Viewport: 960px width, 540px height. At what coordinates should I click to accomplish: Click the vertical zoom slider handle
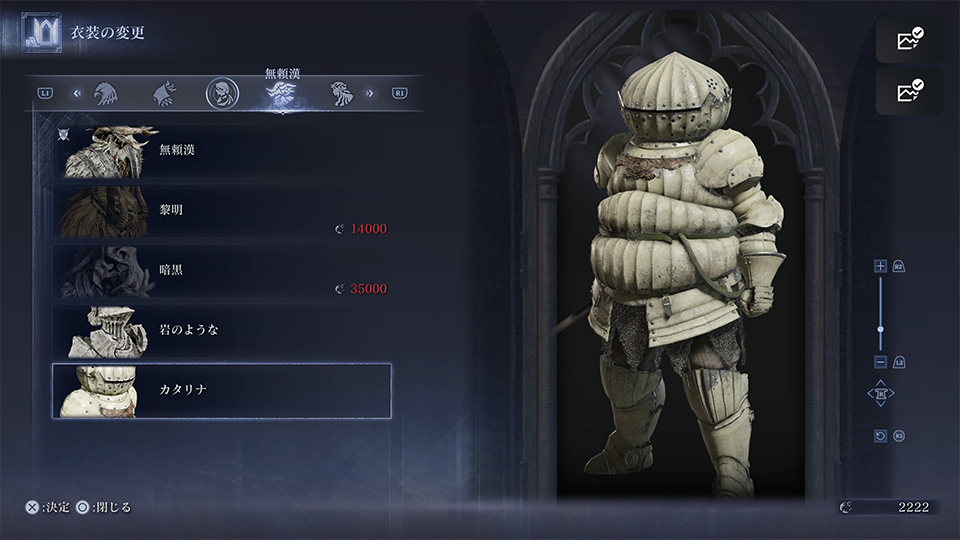click(880, 329)
